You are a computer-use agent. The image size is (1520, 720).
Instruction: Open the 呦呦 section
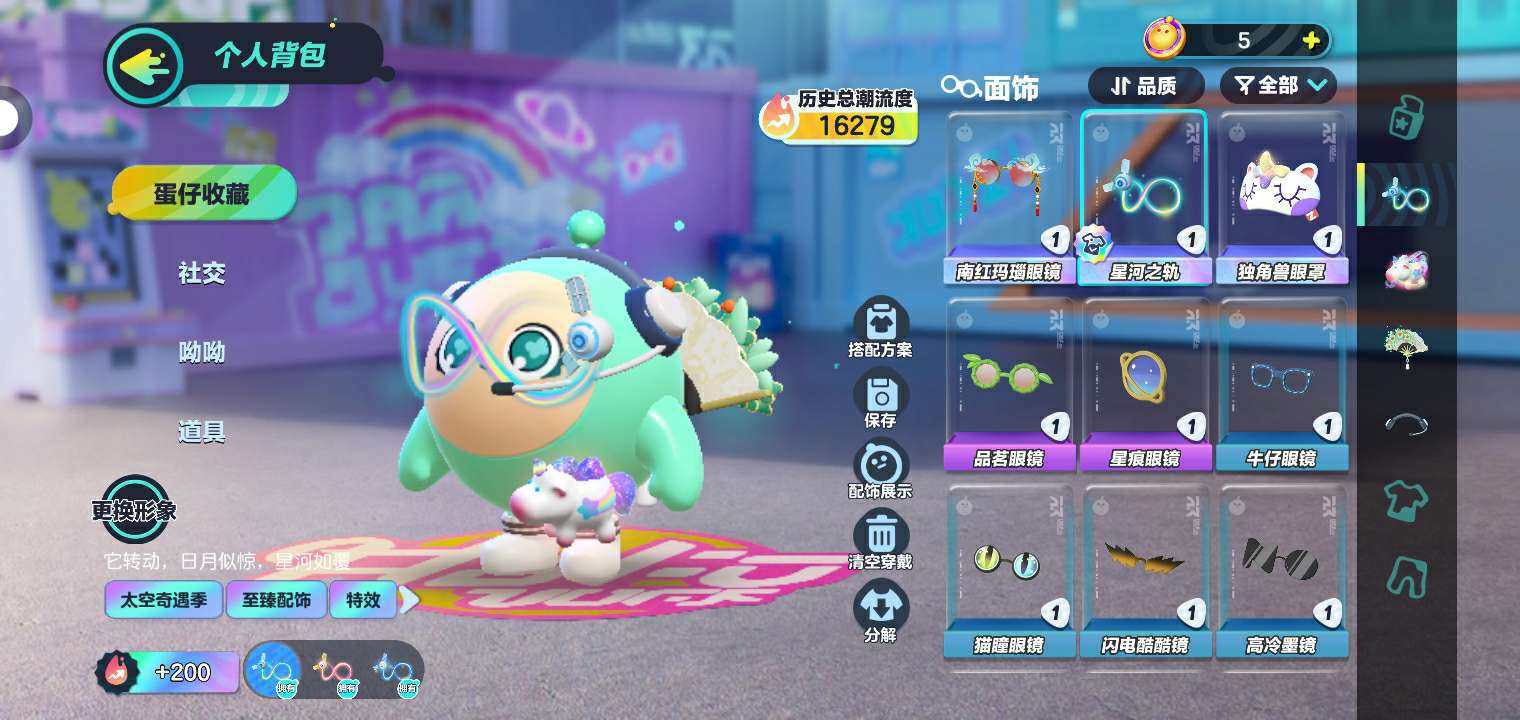[x=202, y=352]
